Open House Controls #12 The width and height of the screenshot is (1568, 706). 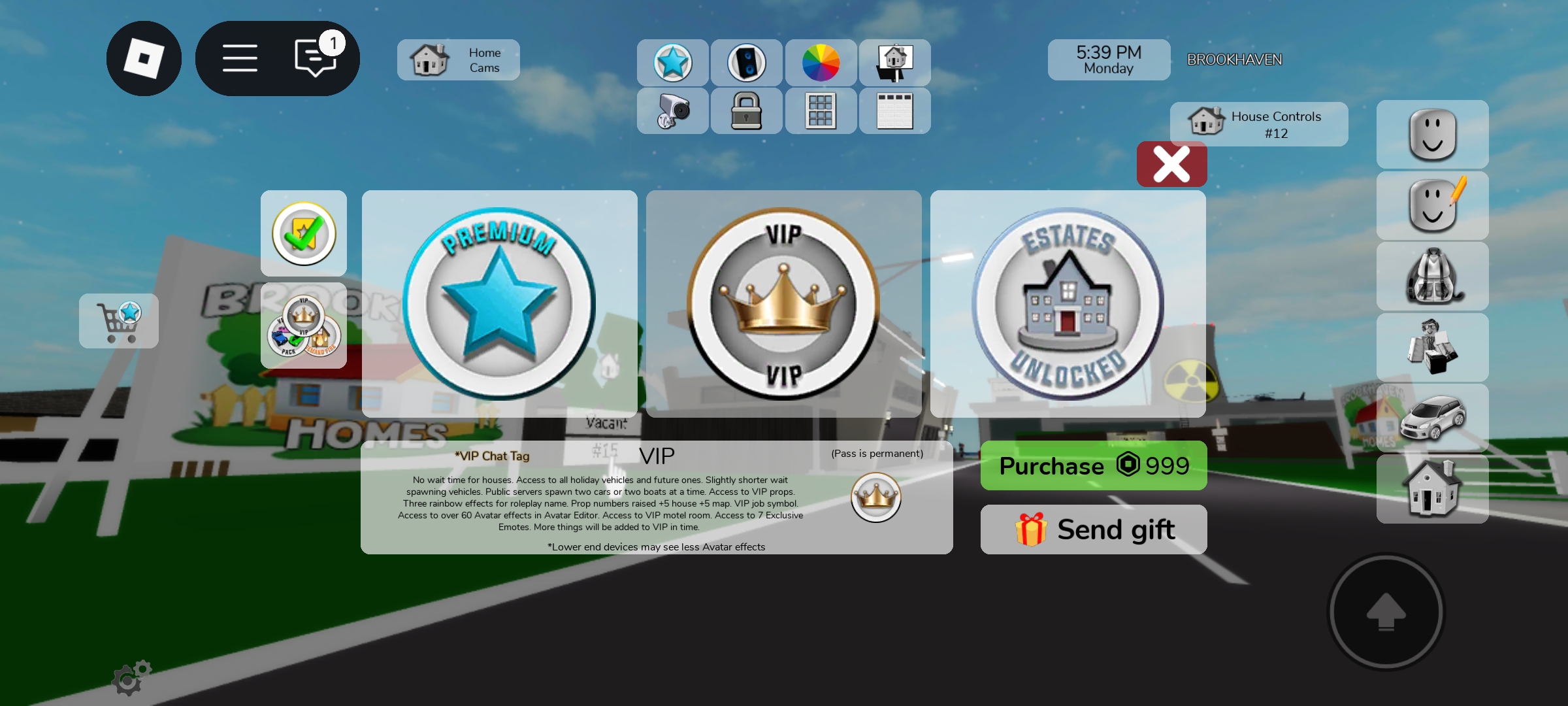click(x=1258, y=124)
